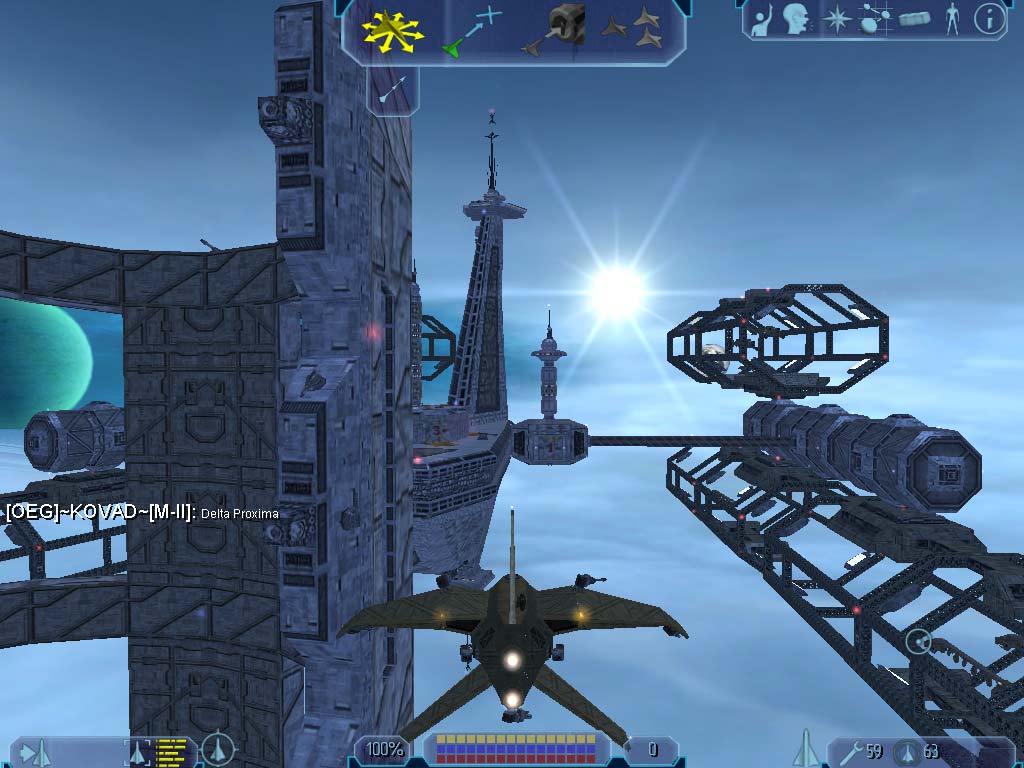Open the standing figure character icon
The width and height of the screenshot is (1024, 768).
click(x=952, y=19)
